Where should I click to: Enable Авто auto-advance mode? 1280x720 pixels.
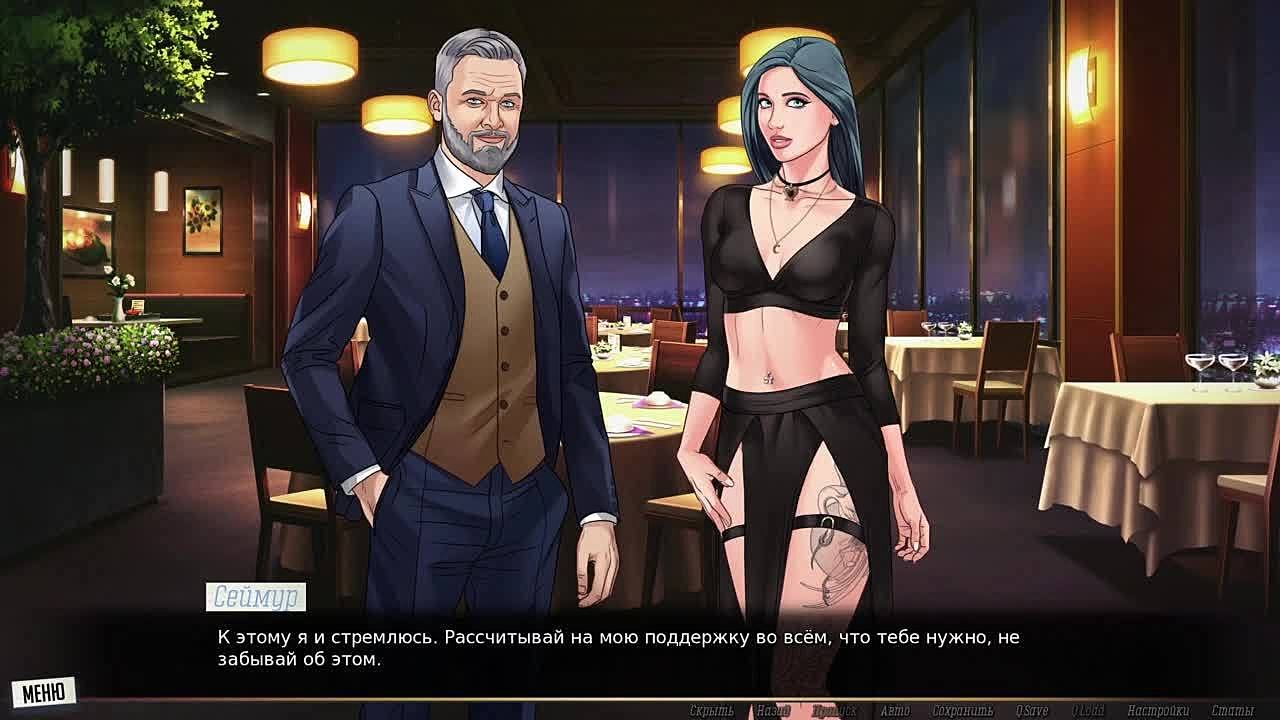(894, 711)
